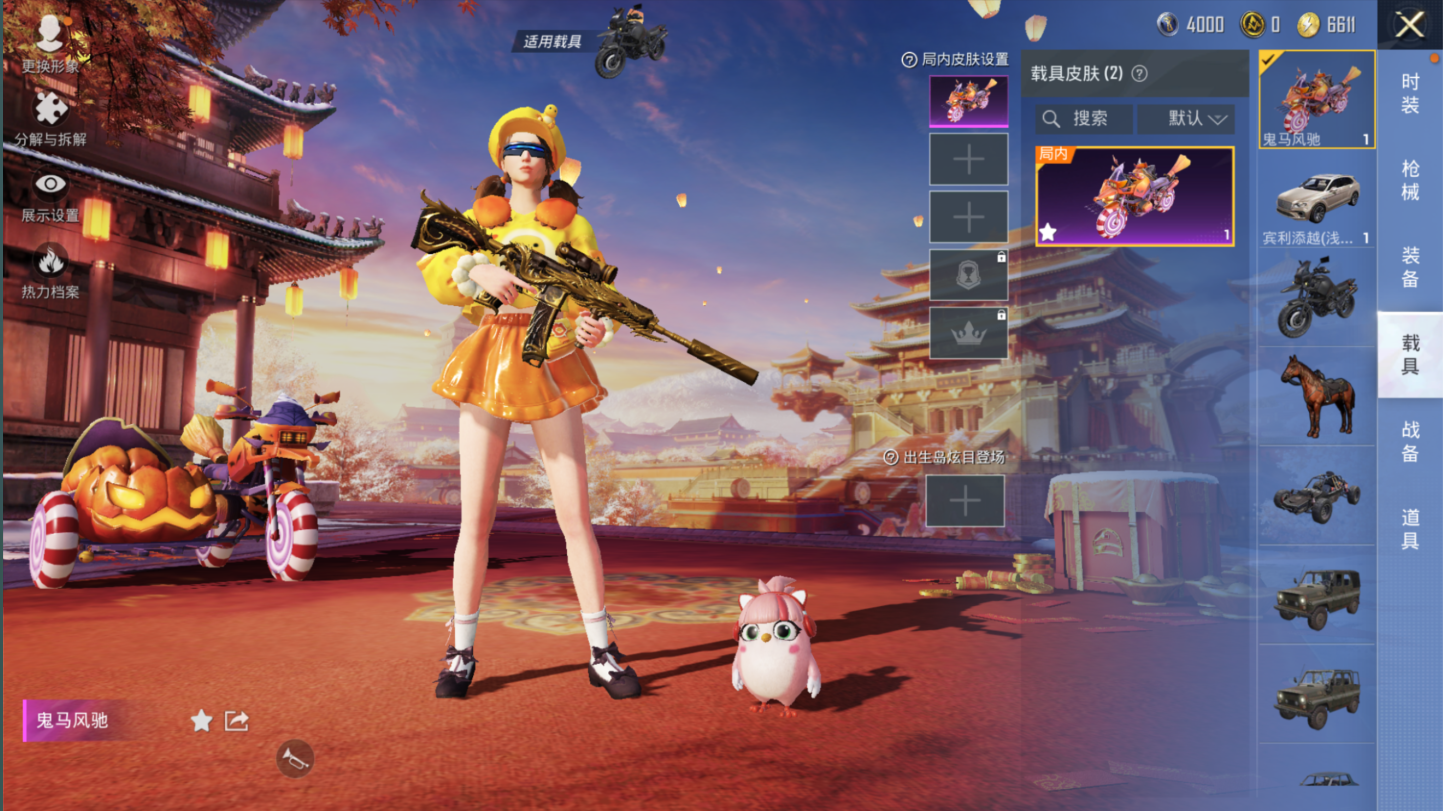Open 分解与拆解 puzzle icon

(x=50, y=117)
